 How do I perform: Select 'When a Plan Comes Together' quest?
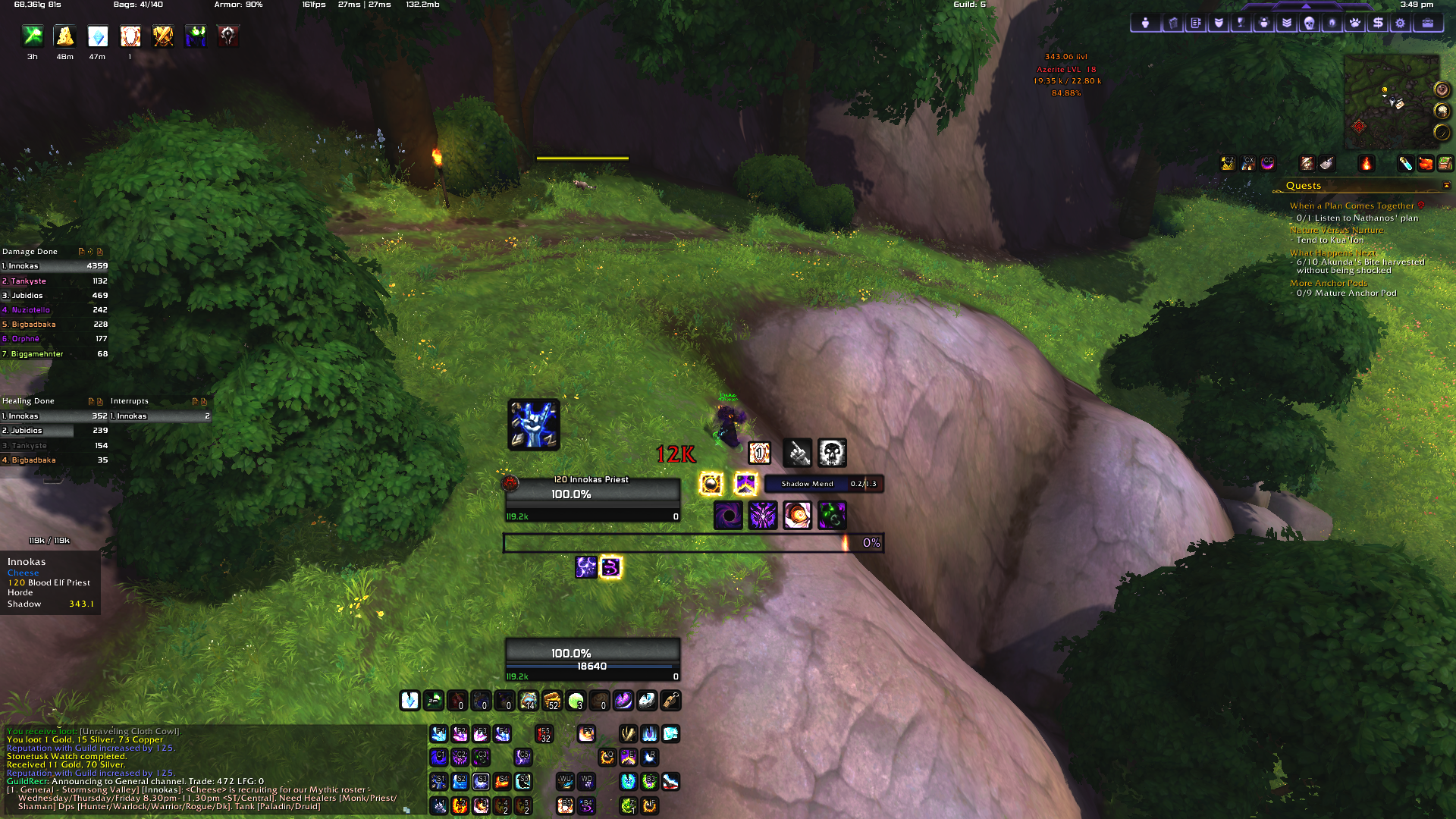(1351, 206)
